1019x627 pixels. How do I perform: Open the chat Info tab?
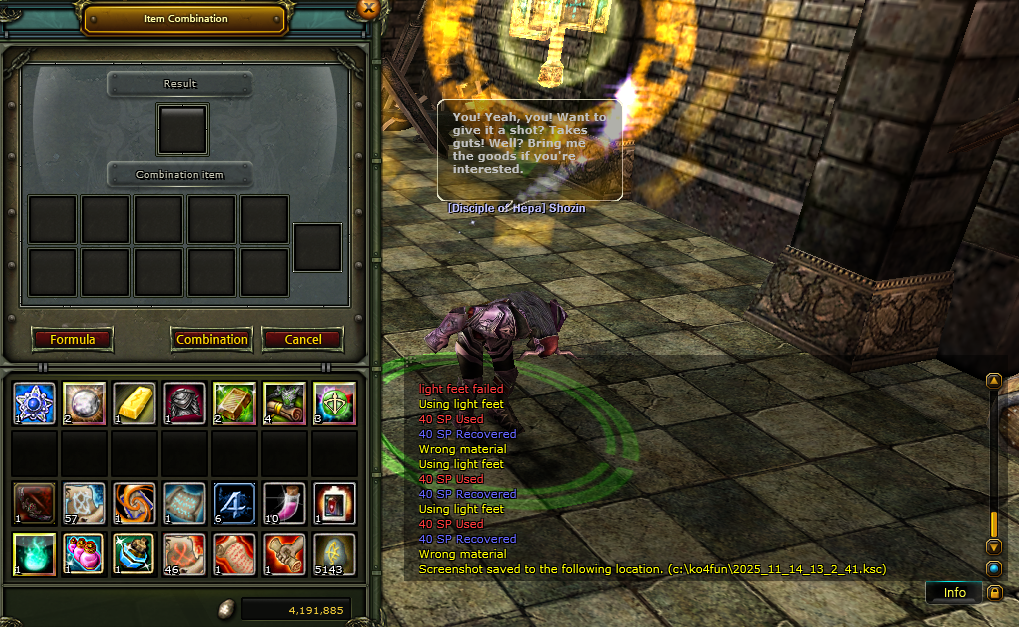pyautogui.click(x=954, y=593)
